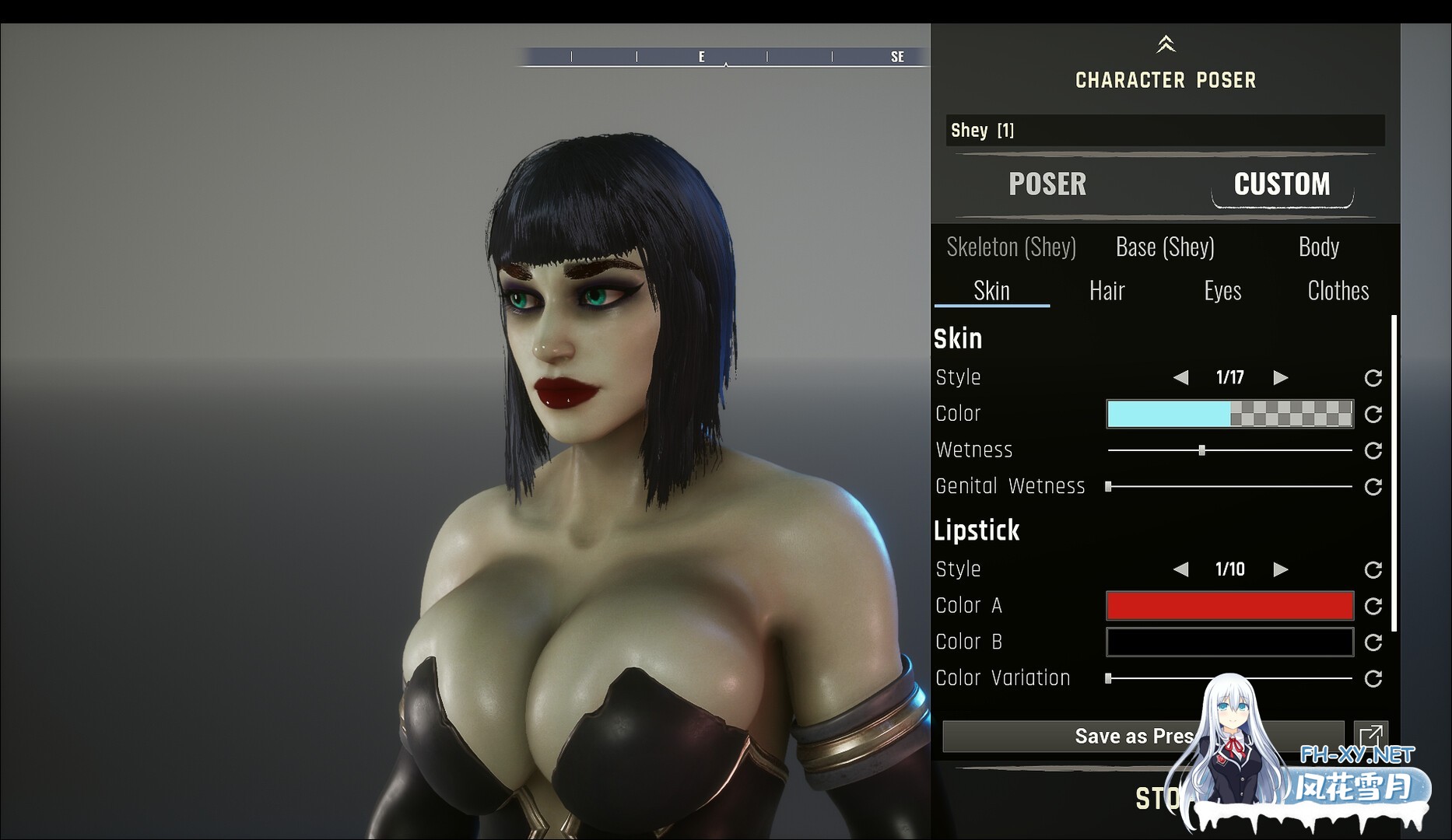Reset the skin style to default

coord(1373,378)
